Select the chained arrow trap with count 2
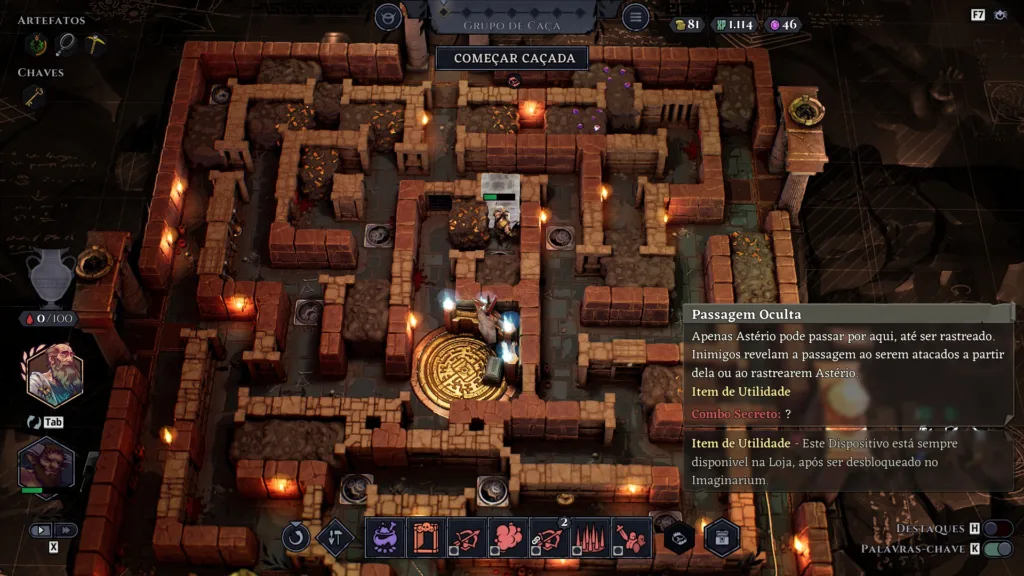This screenshot has width=1024, height=576. [549, 537]
